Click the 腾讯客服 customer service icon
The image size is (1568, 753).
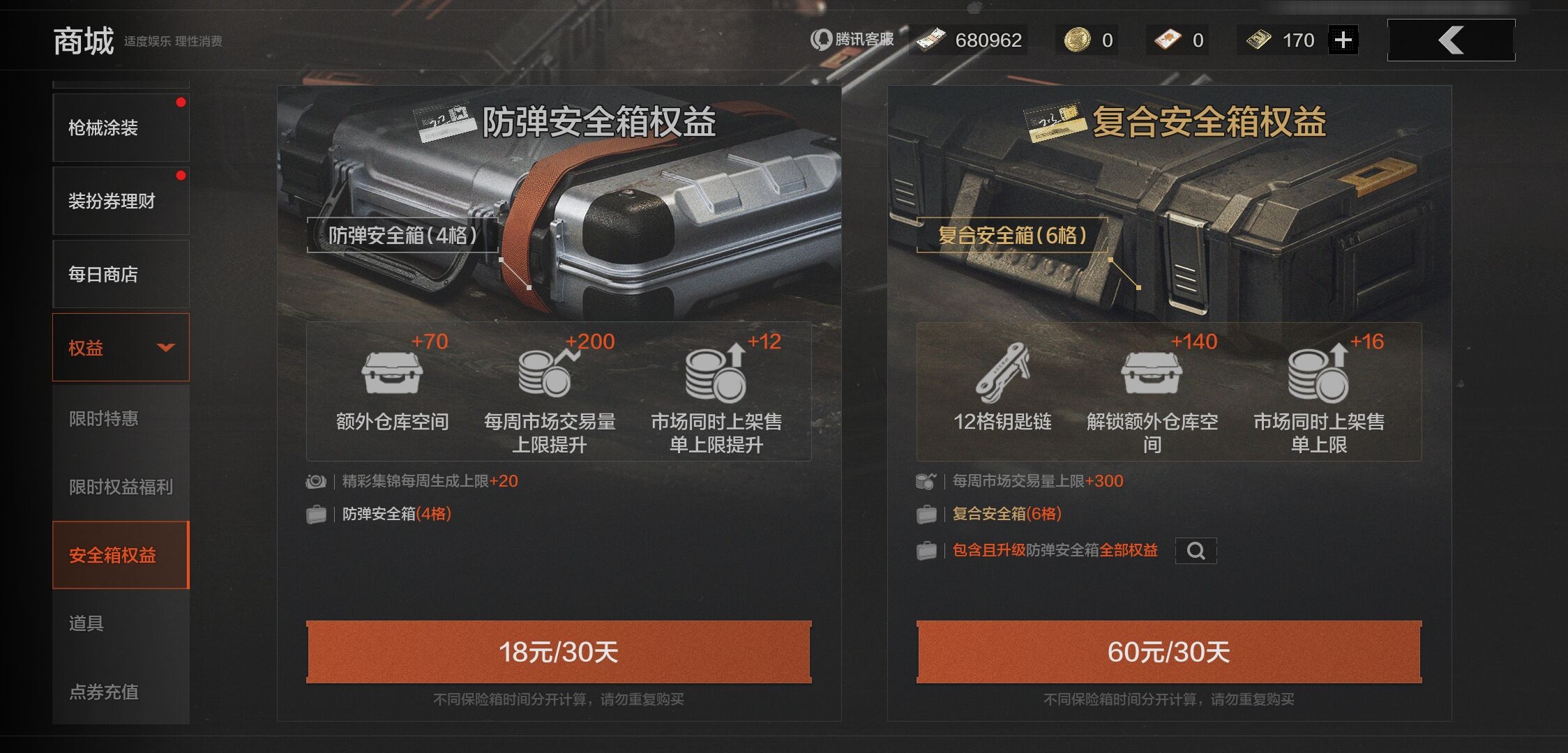click(x=820, y=40)
